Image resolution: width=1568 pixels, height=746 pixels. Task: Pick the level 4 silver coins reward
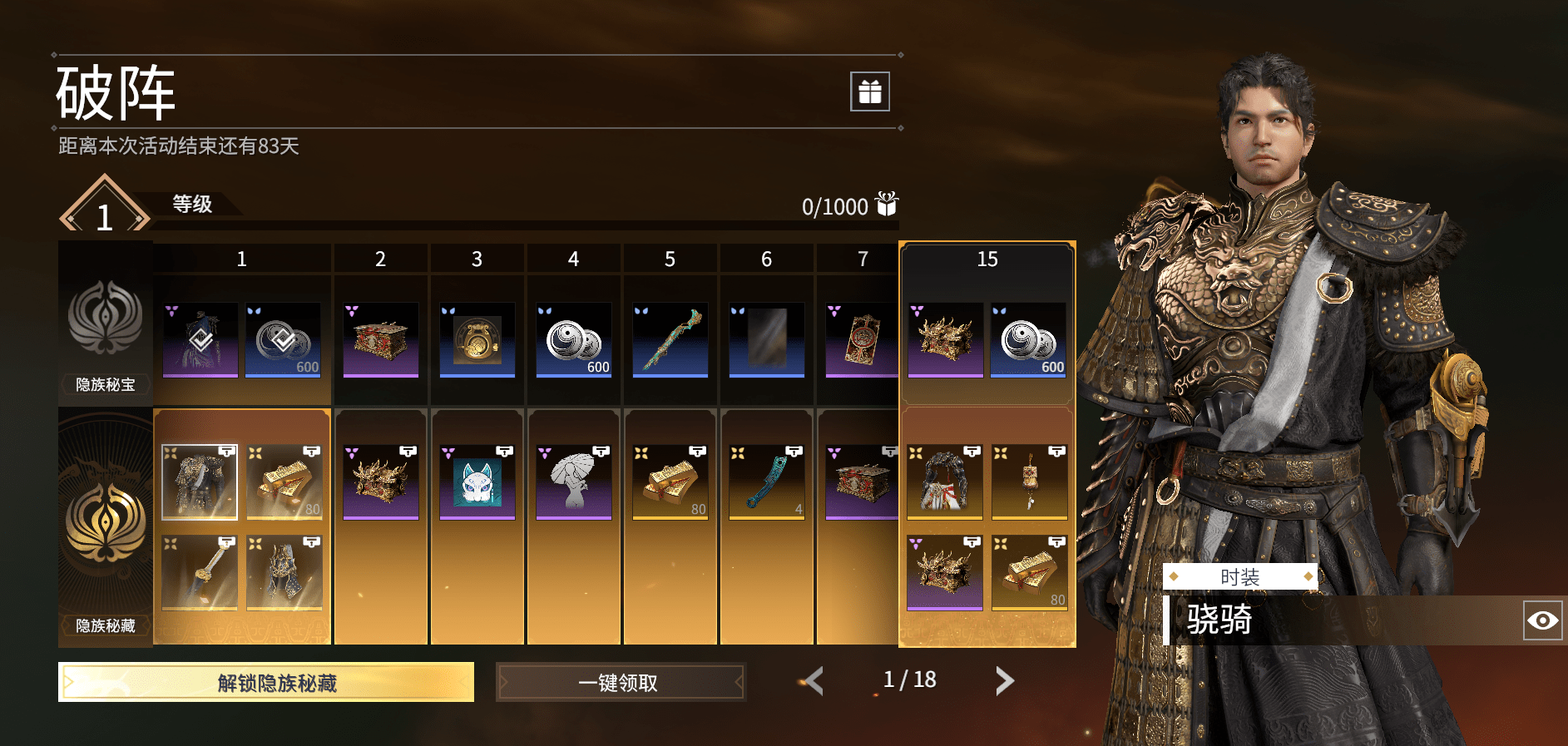[x=574, y=339]
